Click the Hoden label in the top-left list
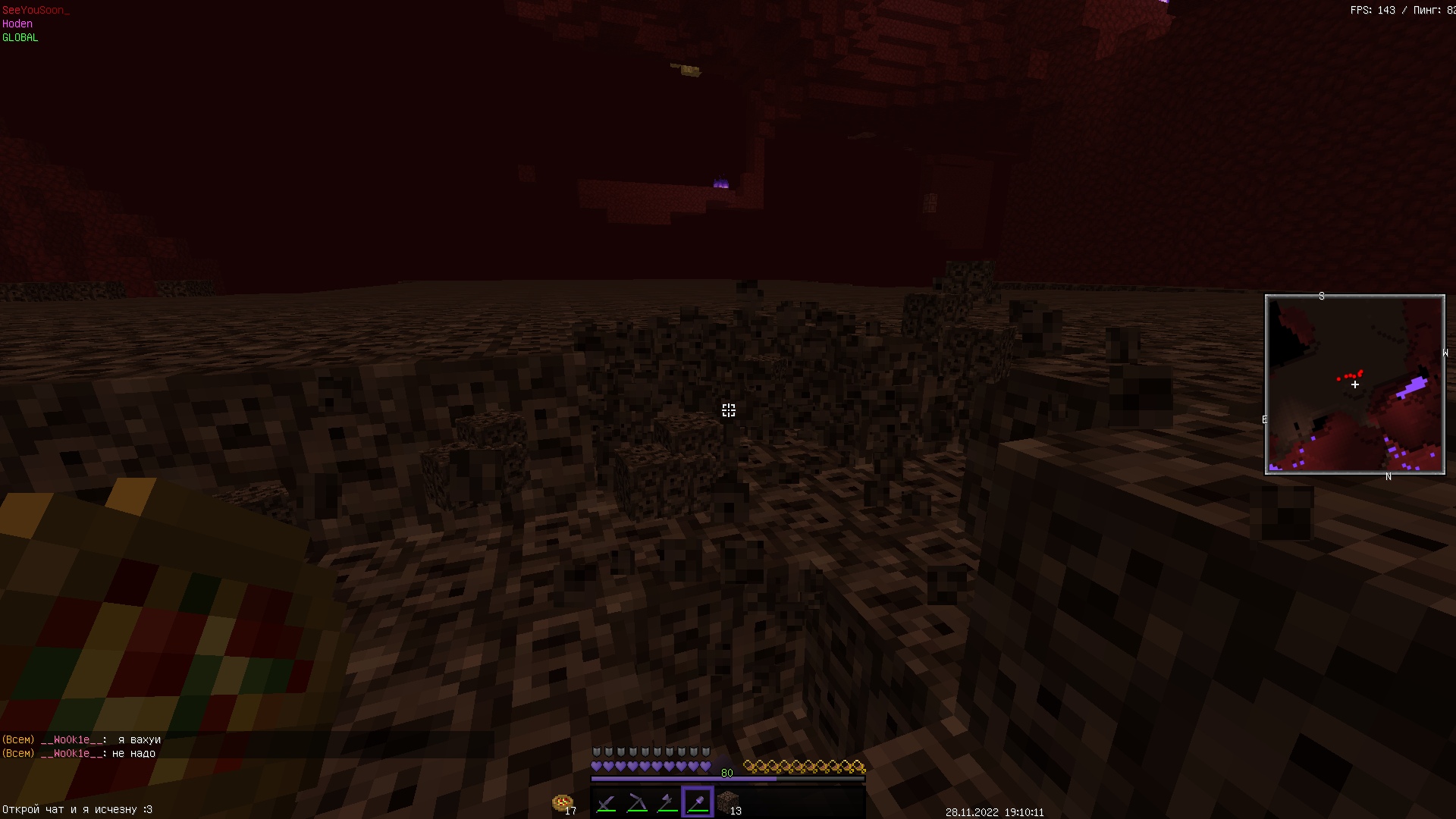Viewport: 1456px width, 819px height. point(17,24)
